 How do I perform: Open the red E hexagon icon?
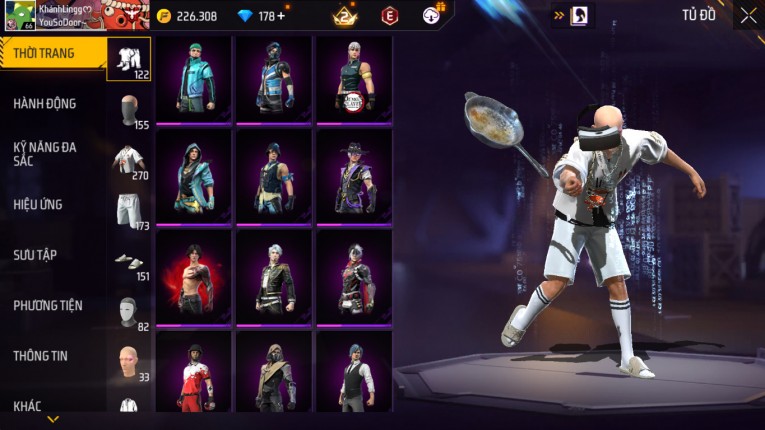[389, 16]
